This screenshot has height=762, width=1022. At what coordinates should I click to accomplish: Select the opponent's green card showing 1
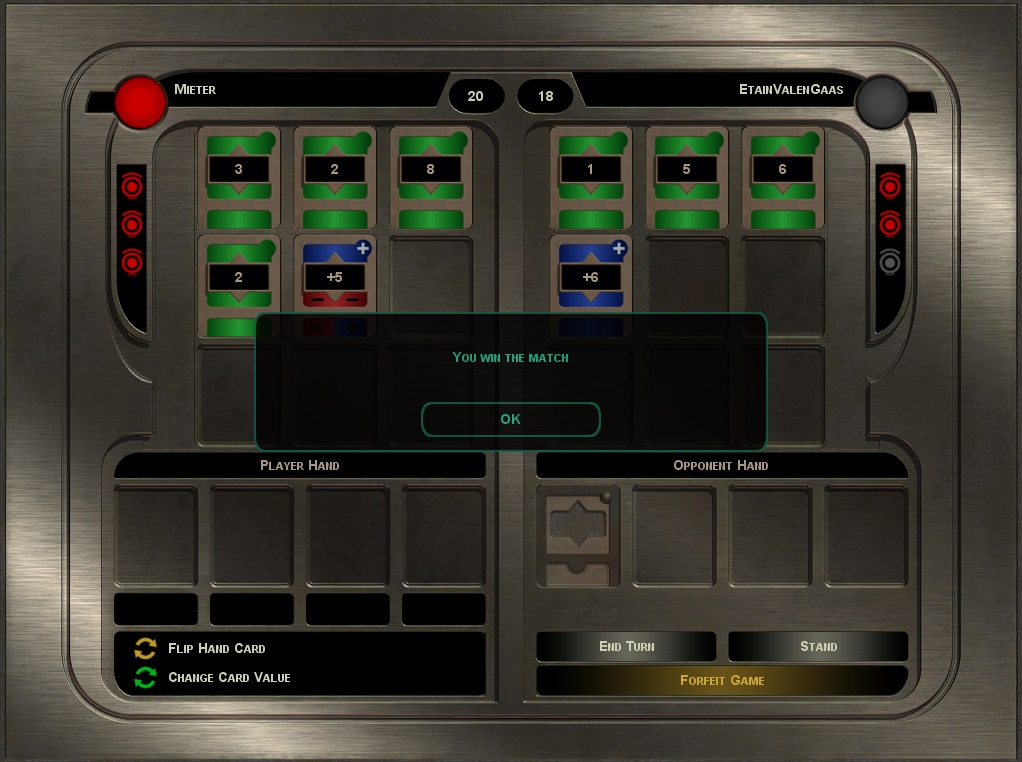pyautogui.click(x=590, y=177)
